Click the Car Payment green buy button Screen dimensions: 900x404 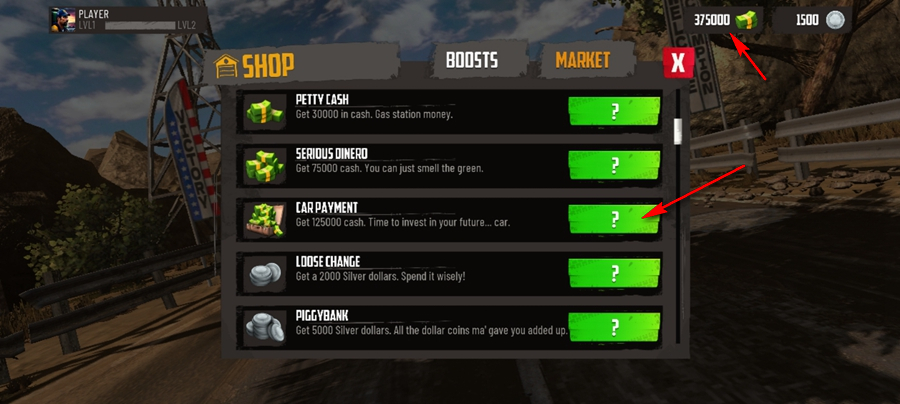[x=614, y=219]
